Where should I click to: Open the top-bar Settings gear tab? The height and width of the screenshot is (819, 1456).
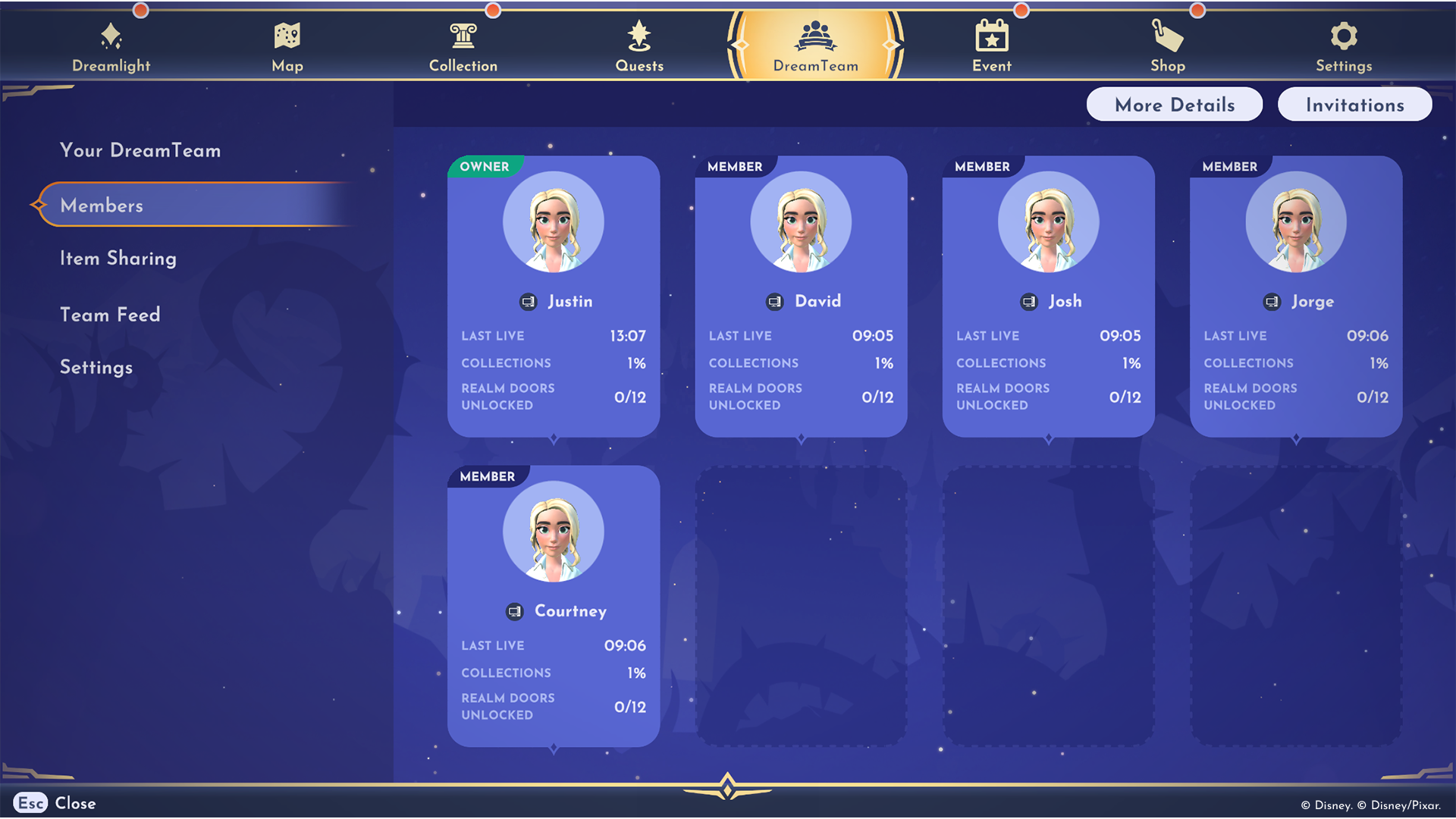pos(1344,45)
